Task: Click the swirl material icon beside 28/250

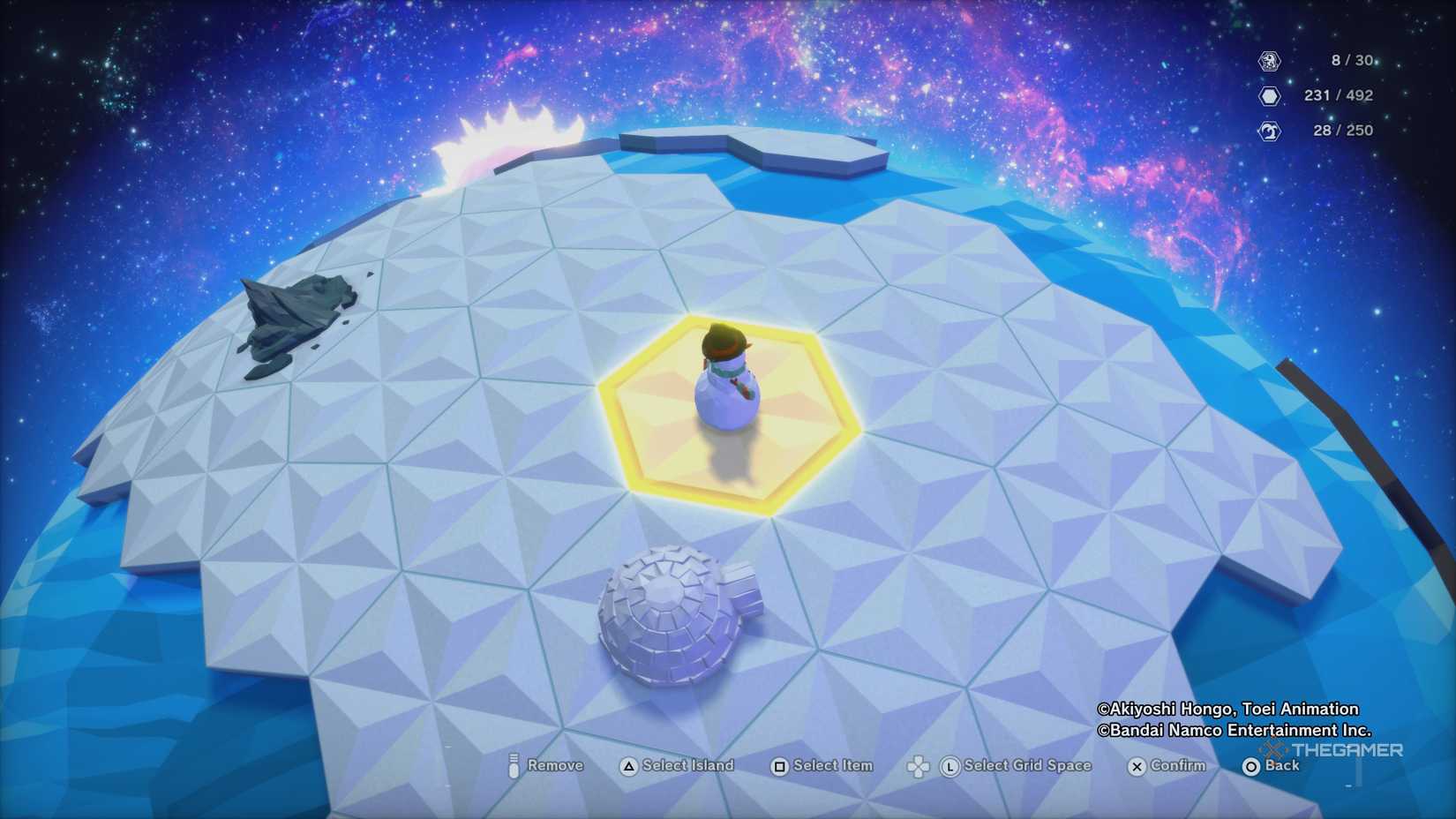Action: pyautogui.click(x=1272, y=130)
